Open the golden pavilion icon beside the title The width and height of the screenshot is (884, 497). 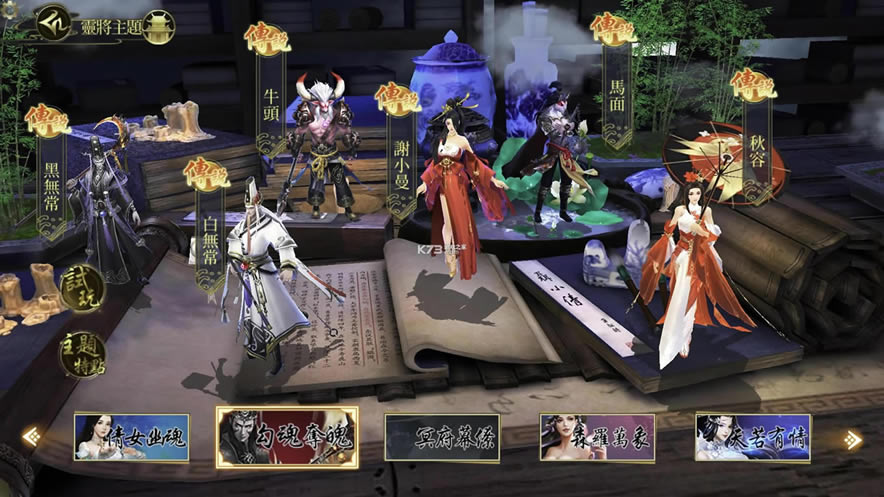tap(158, 26)
